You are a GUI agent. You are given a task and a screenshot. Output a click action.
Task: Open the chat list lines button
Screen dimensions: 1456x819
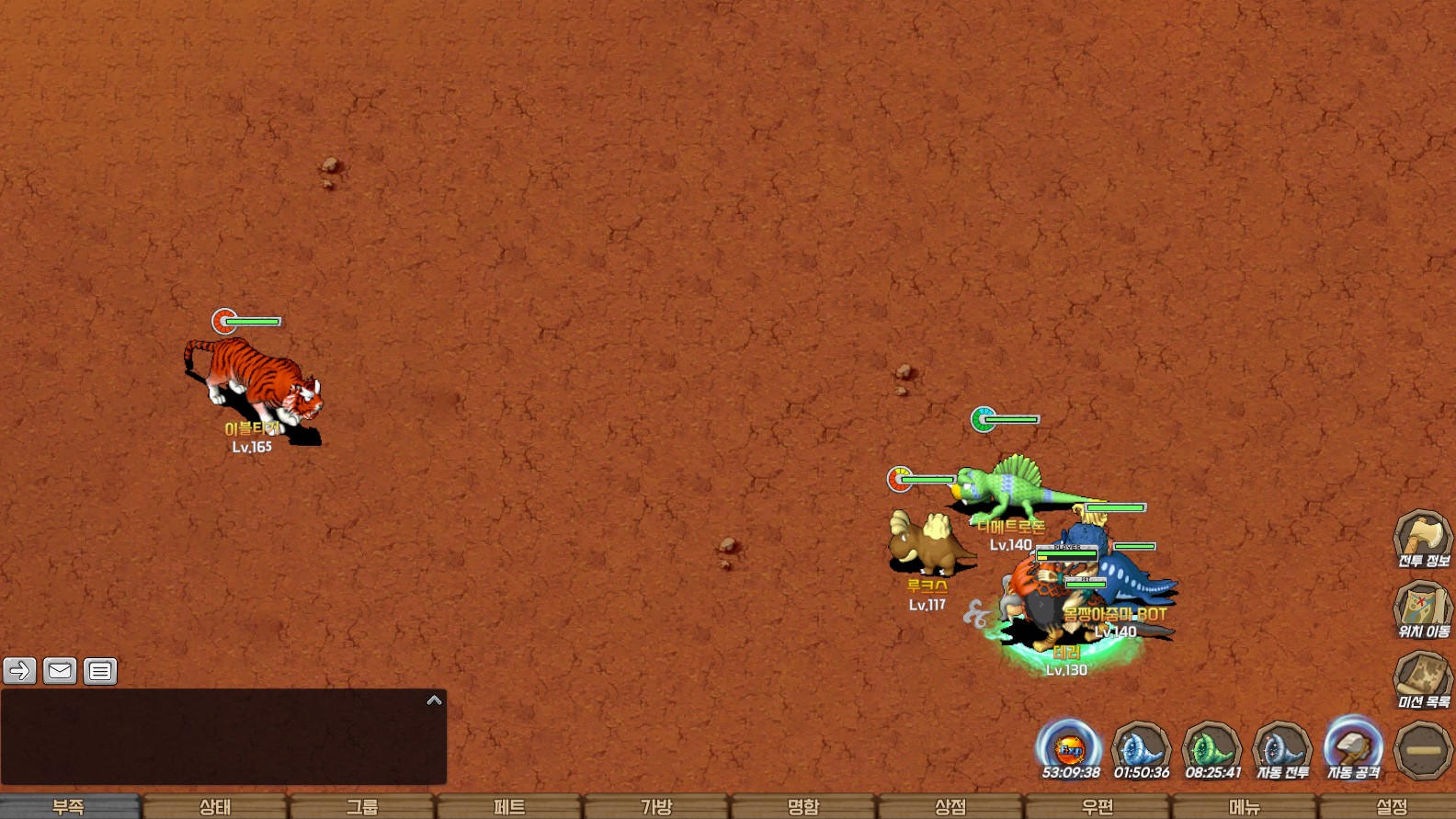pyautogui.click(x=100, y=671)
